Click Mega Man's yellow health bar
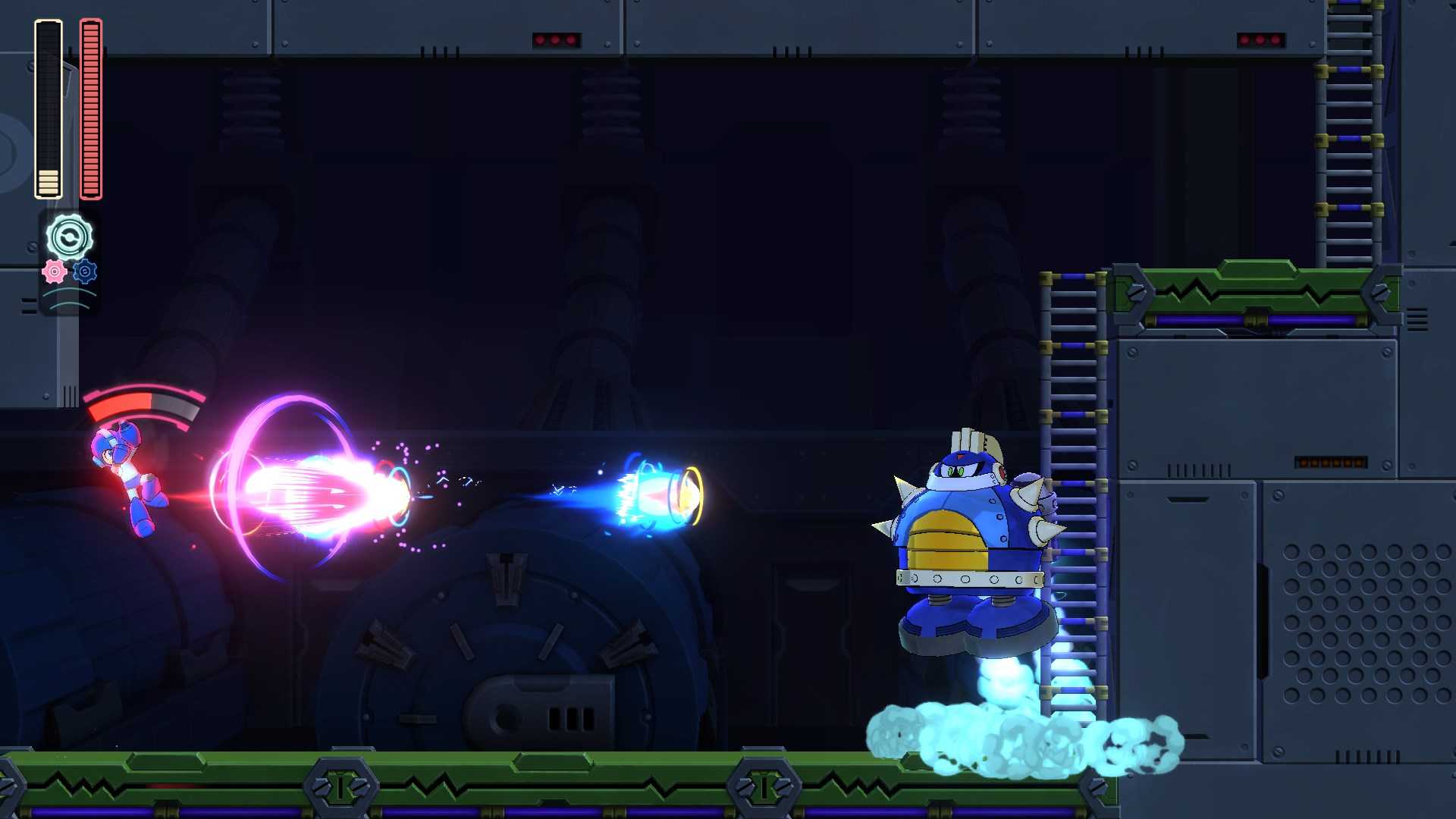Image resolution: width=1456 pixels, height=819 pixels. [49, 174]
